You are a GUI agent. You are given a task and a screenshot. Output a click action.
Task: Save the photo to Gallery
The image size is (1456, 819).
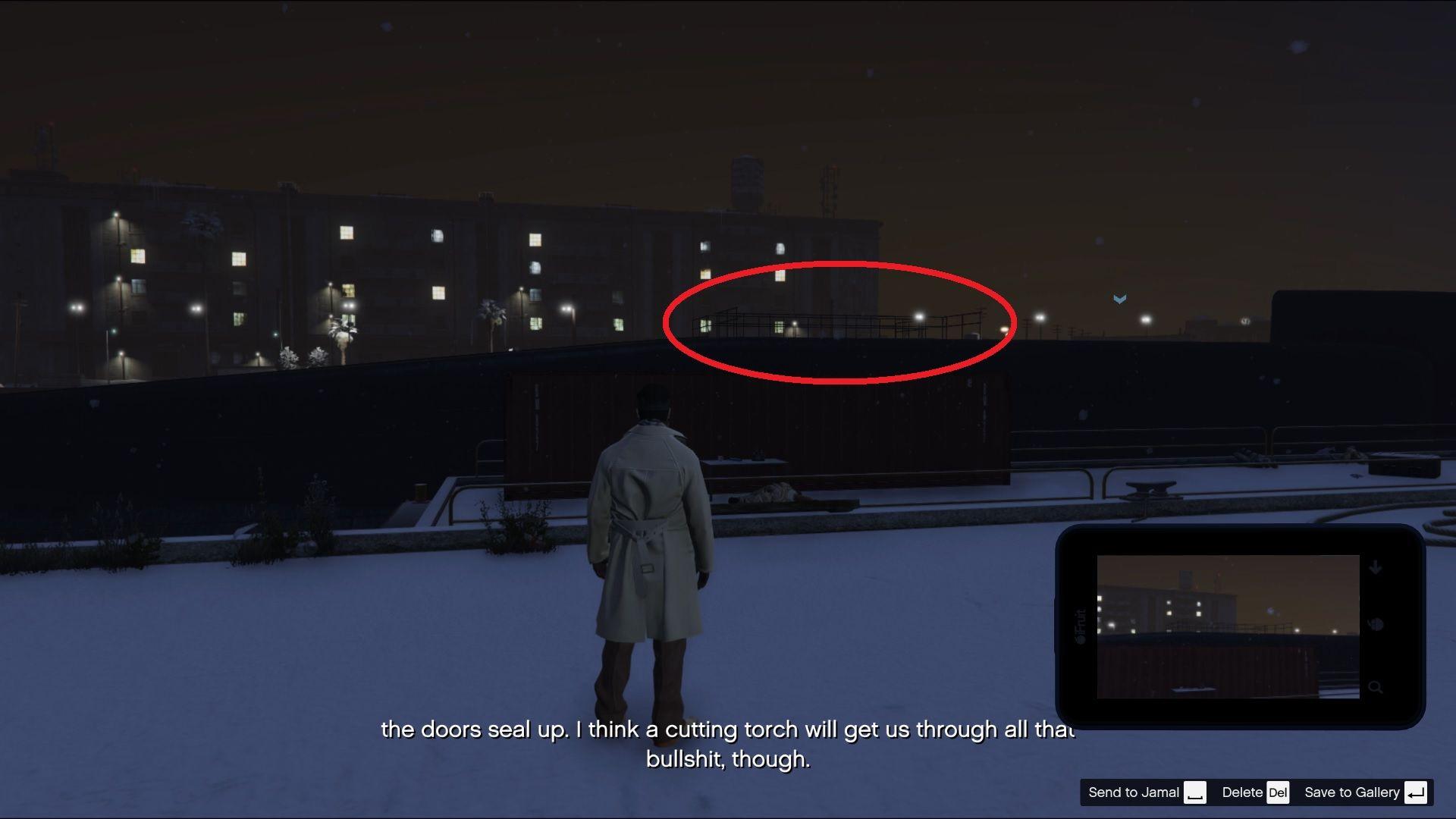[1364, 792]
